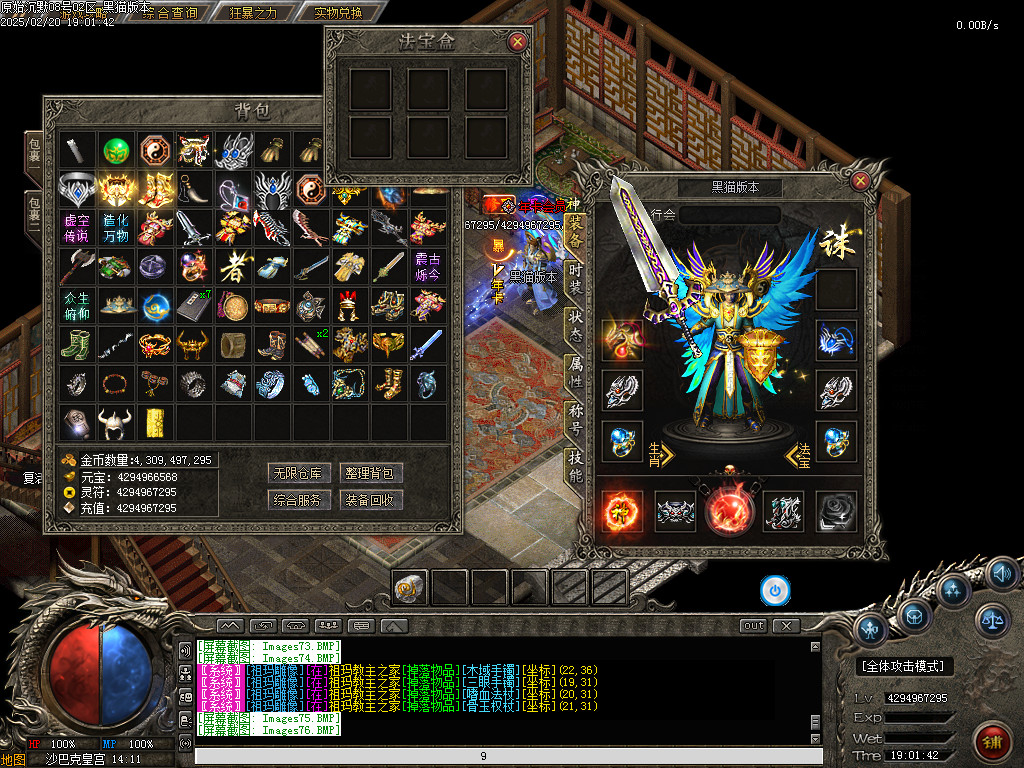
Task: Select the green orb in the bag
Action: pyautogui.click(x=116, y=150)
